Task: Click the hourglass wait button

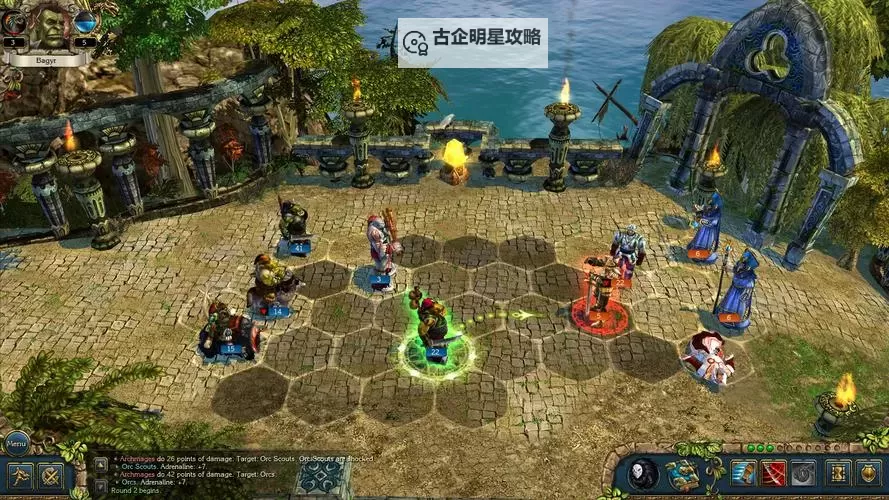Action: (840, 473)
